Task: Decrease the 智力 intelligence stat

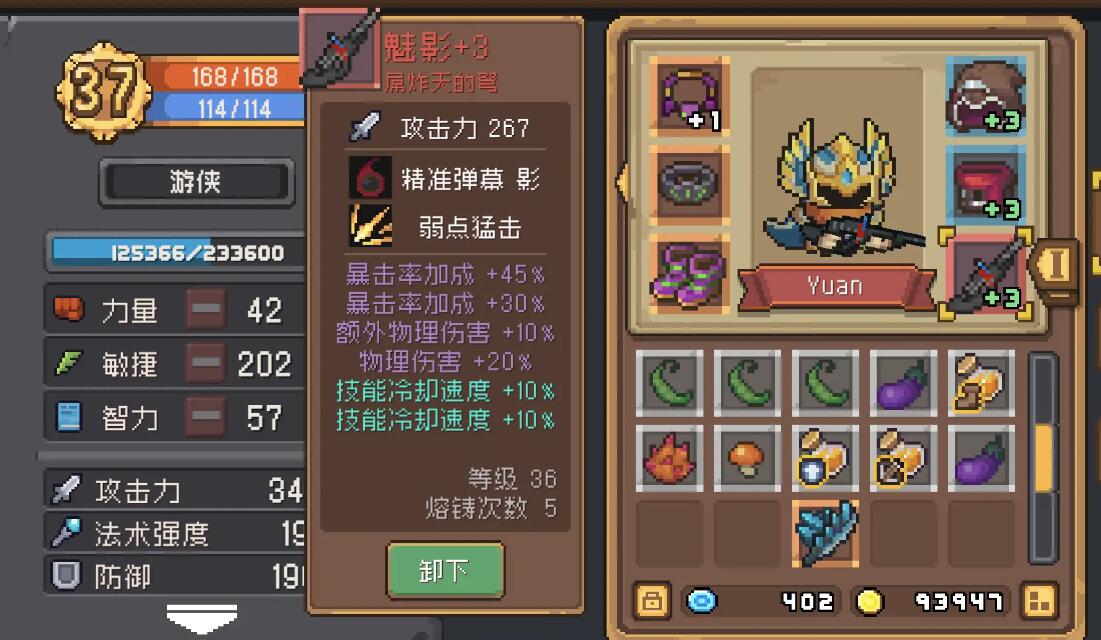Action: (x=206, y=417)
